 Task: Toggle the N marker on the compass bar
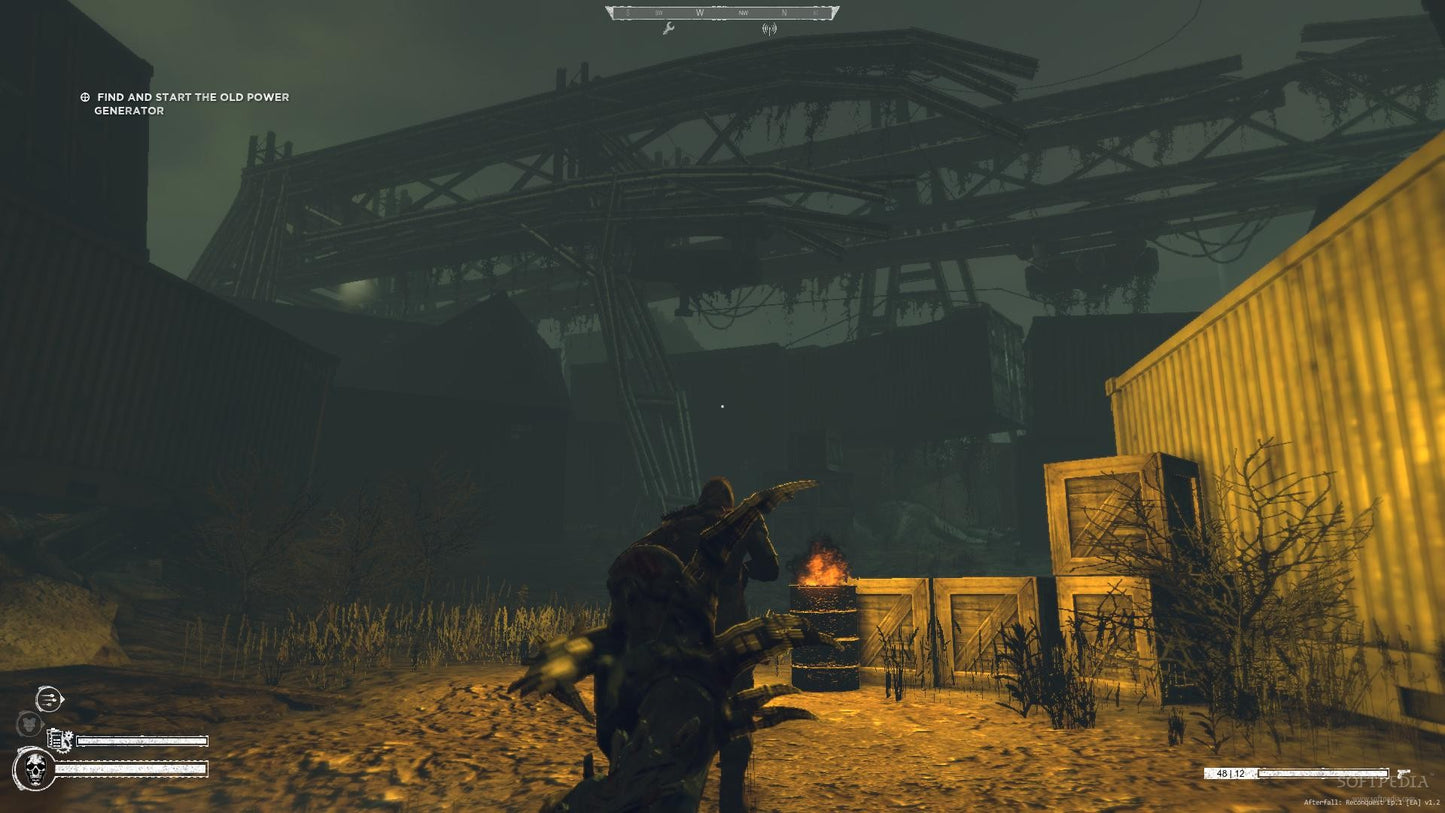784,12
